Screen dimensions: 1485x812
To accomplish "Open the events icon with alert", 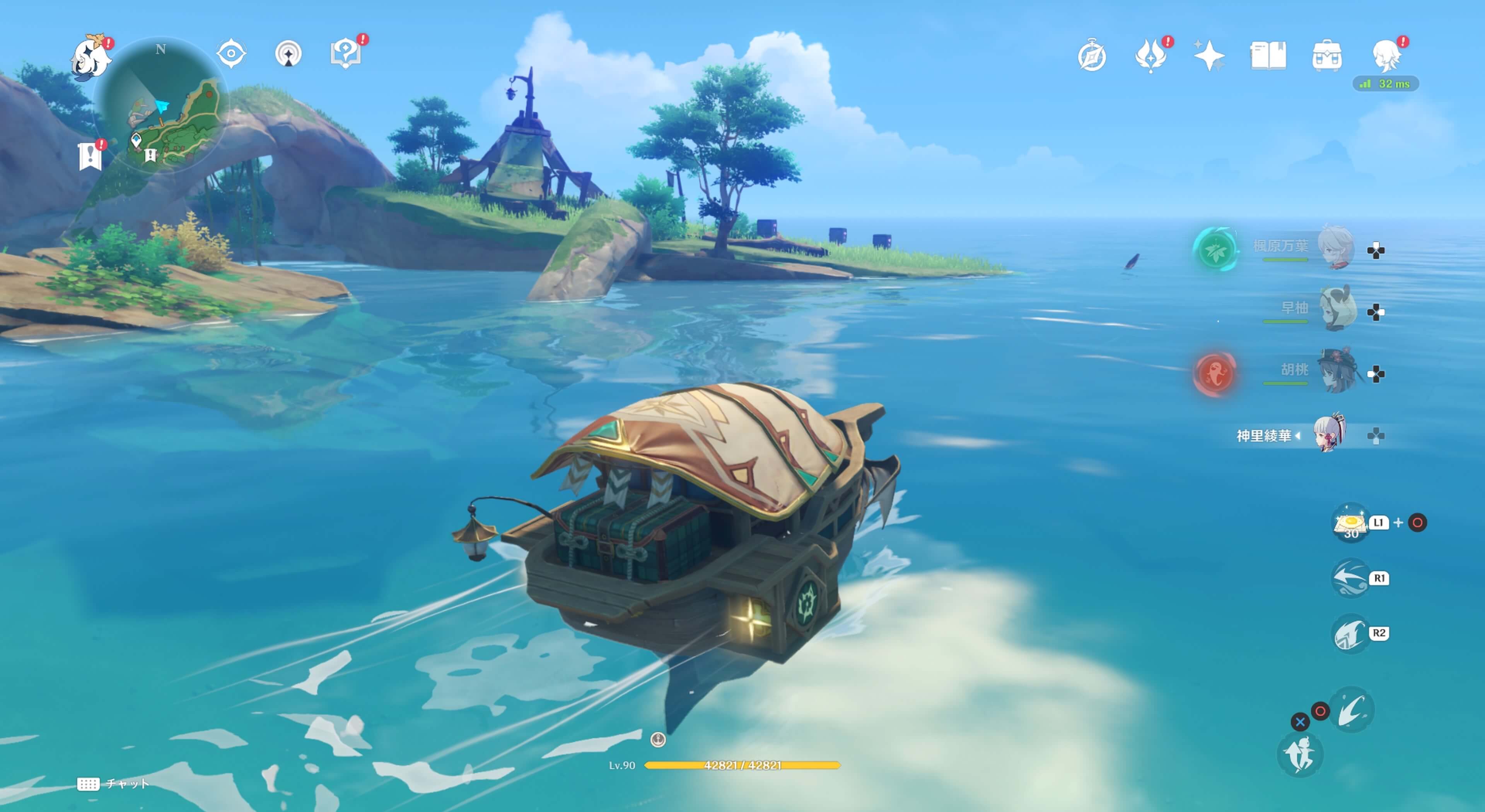I will [x=1150, y=56].
